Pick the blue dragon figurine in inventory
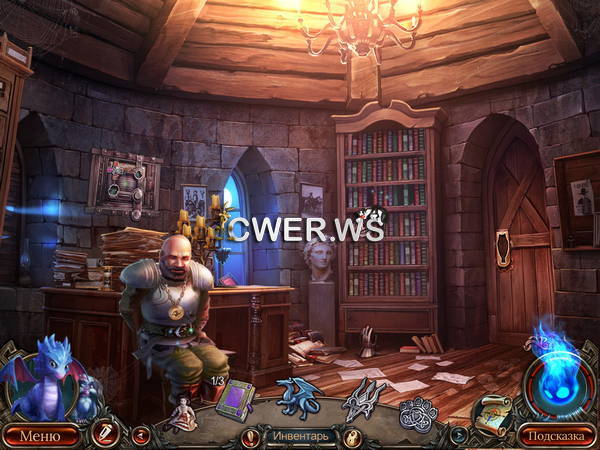Image resolution: width=600 pixels, height=450 pixels. [299, 397]
